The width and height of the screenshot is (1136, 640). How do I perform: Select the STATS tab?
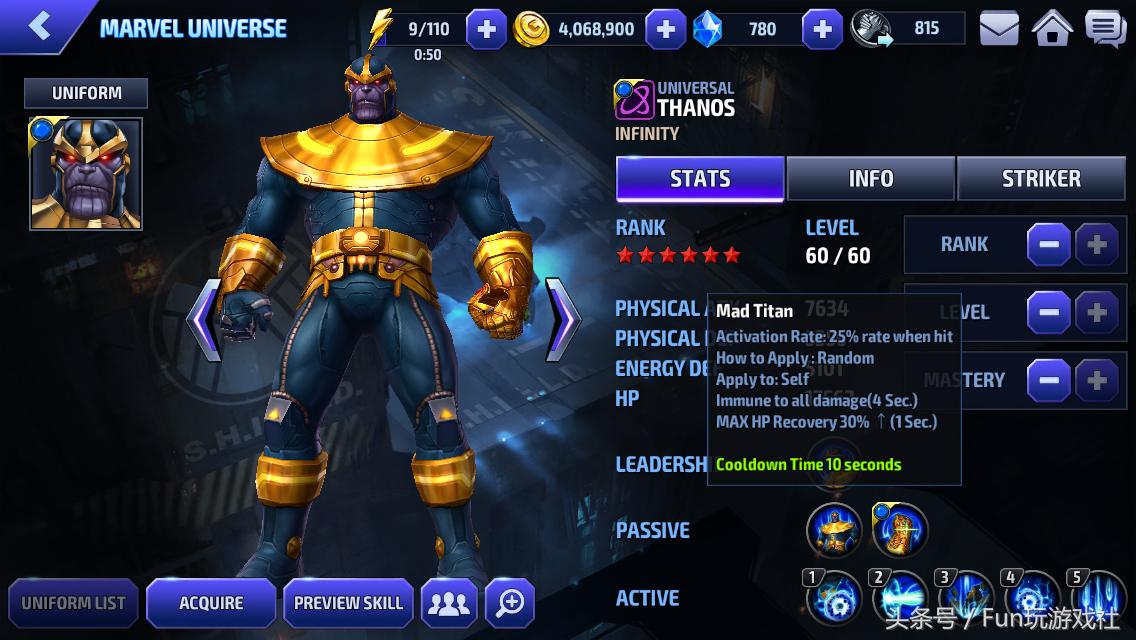click(x=700, y=179)
